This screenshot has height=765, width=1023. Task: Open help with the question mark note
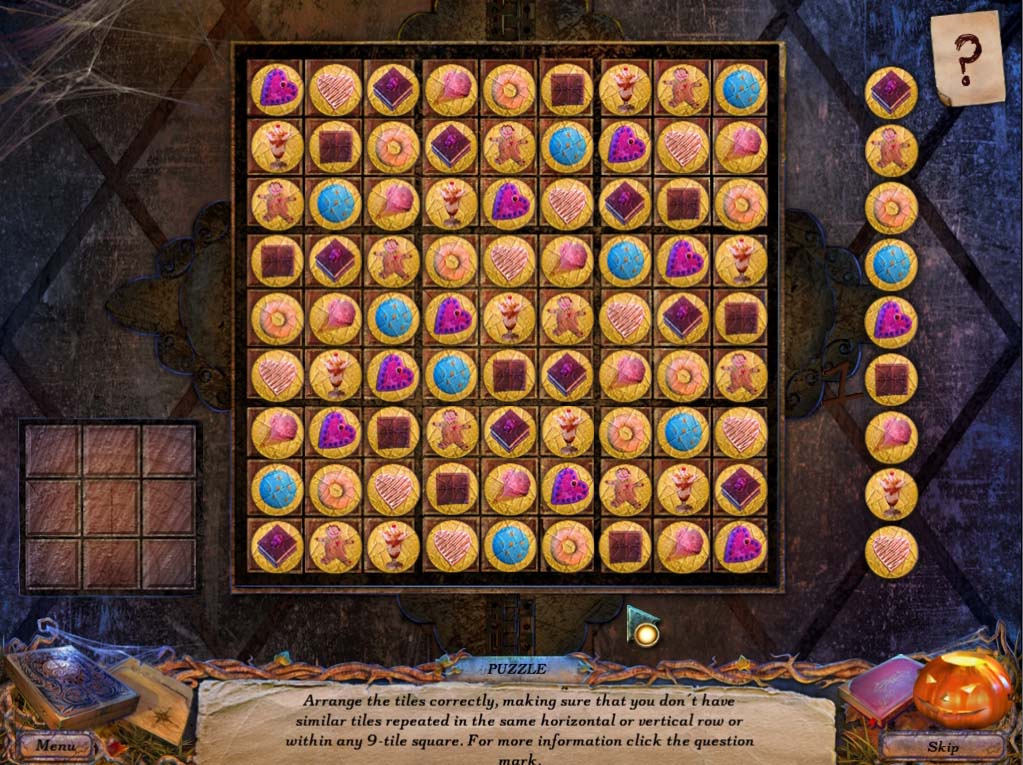click(x=966, y=58)
